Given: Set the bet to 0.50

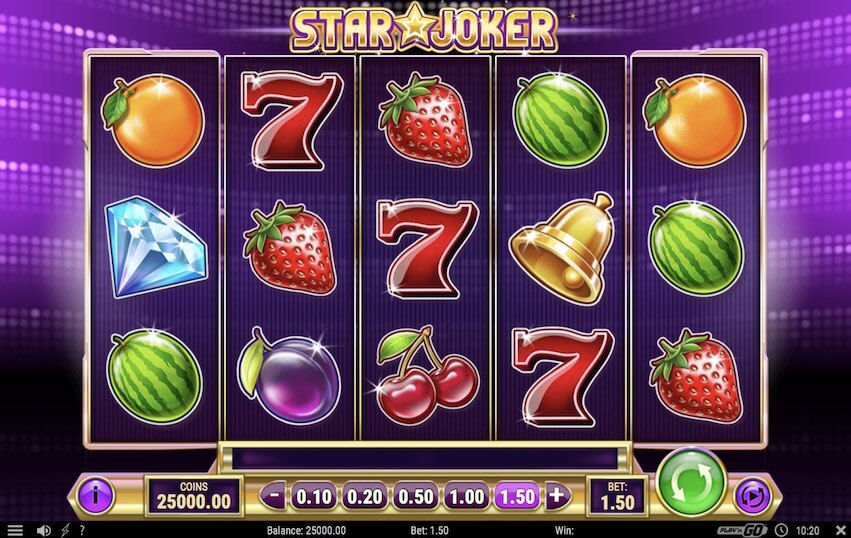Looking at the screenshot, I should pos(414,494).
